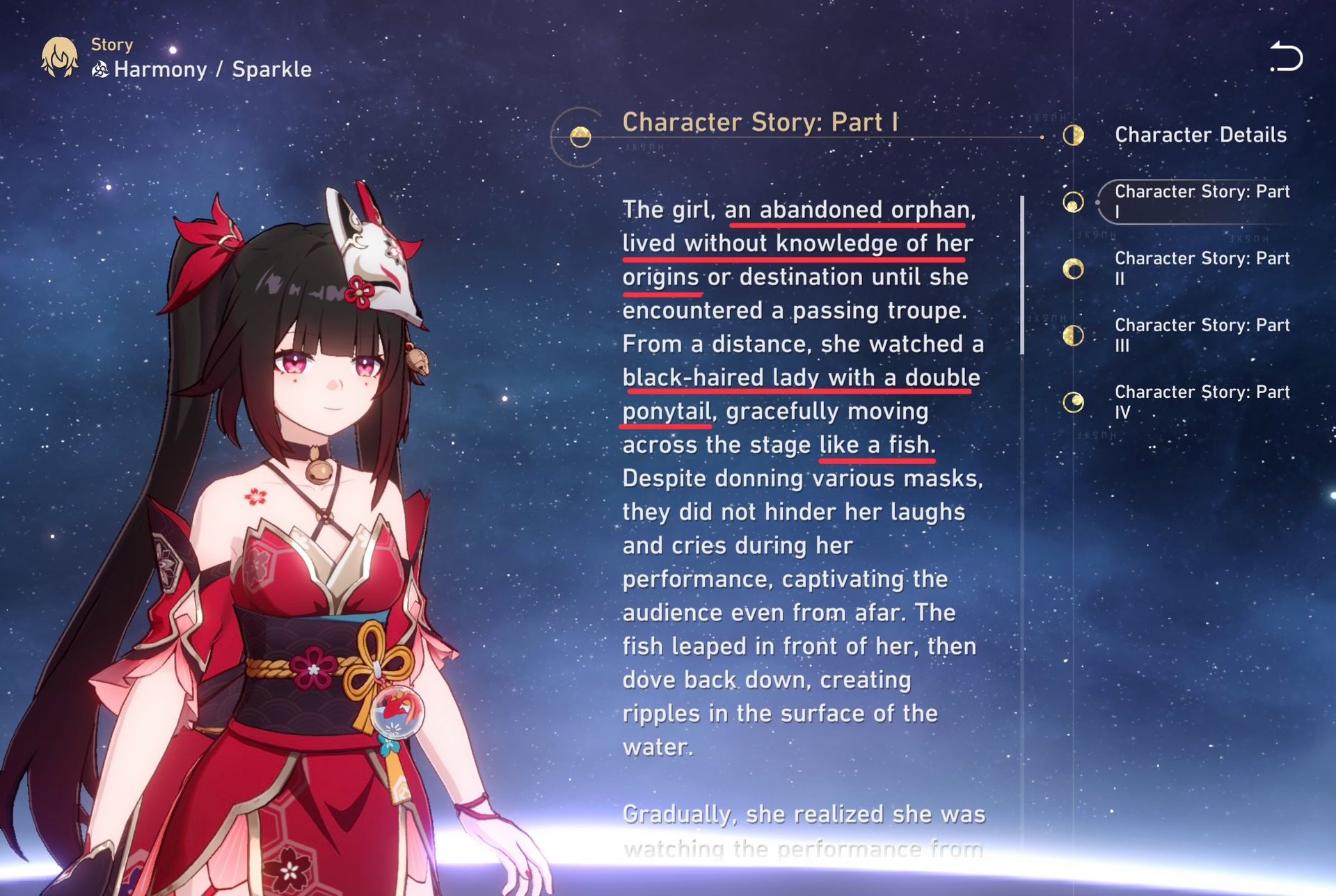1336x896 pixels.
Task: Click the moon icon beside Part III
Action: [x=1074, y=335]
